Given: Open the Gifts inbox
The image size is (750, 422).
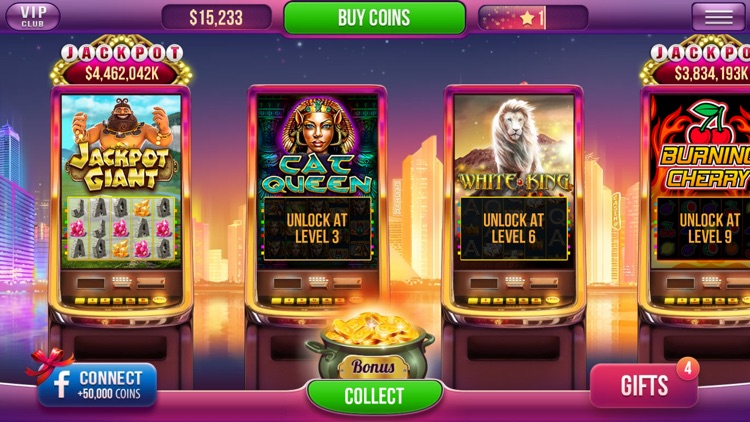Looking at the screenshot, I should pos(643,386).
